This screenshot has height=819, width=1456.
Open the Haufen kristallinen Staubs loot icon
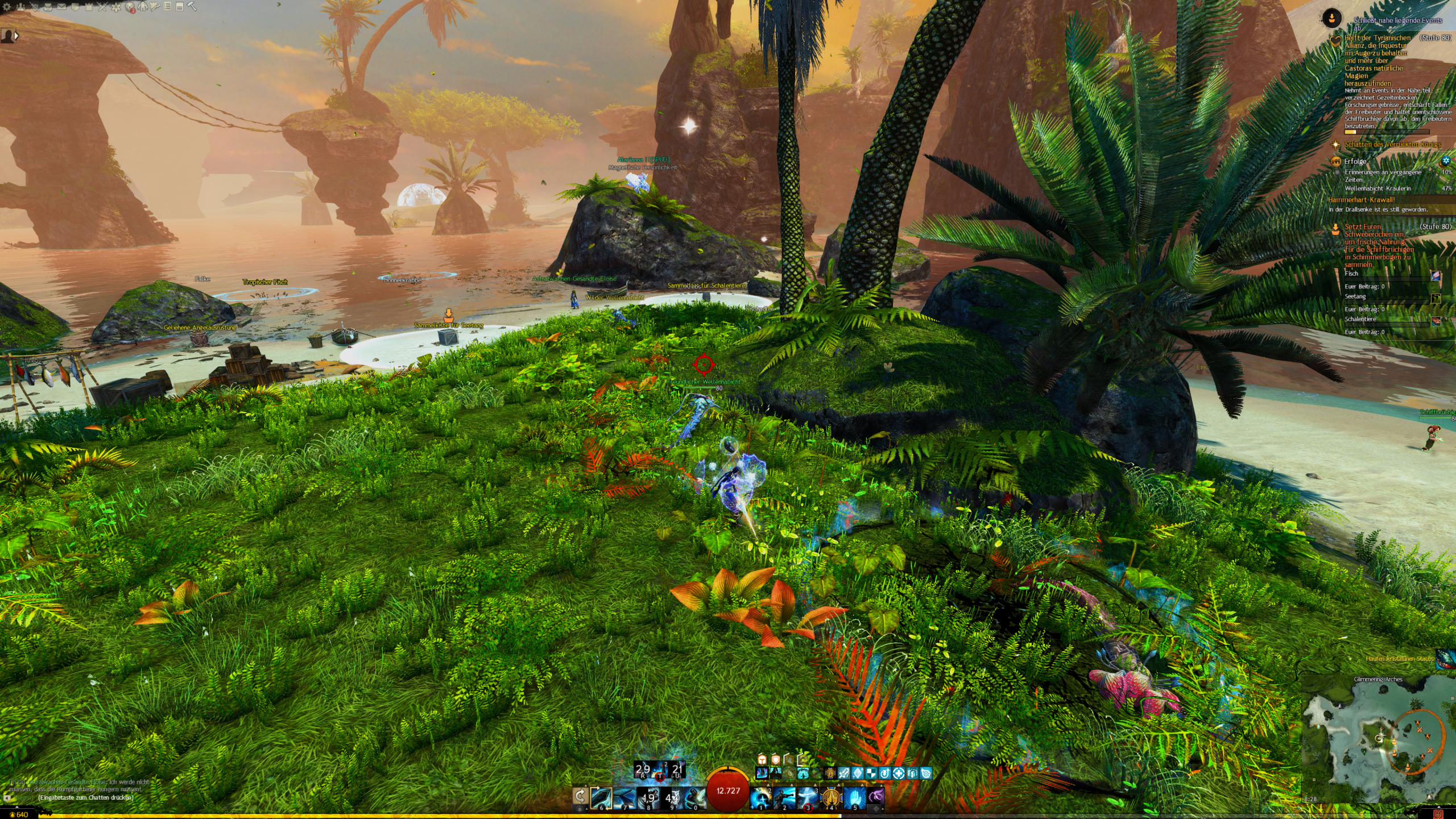1445,659
